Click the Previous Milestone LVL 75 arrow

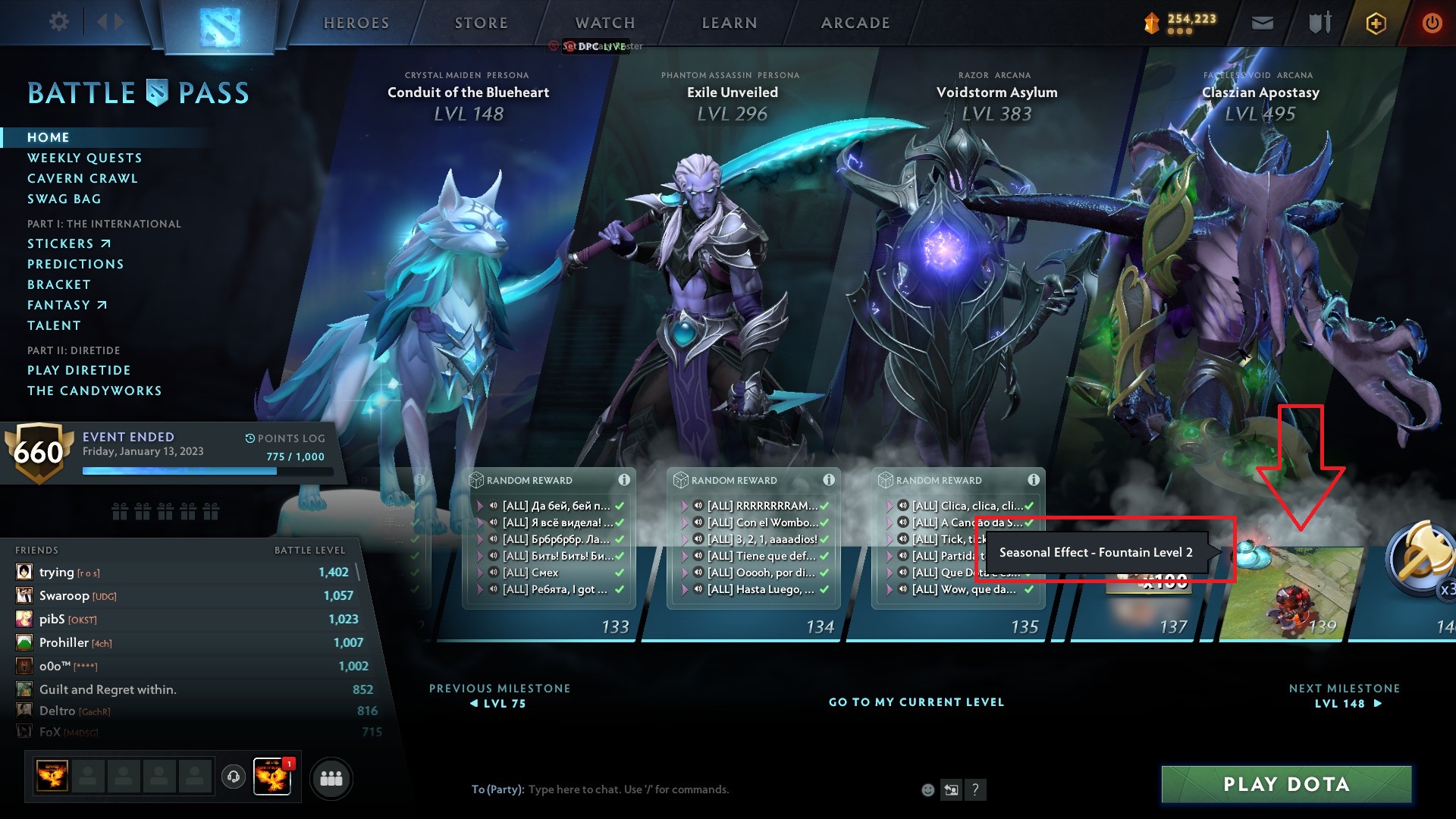tap(500, 703)
